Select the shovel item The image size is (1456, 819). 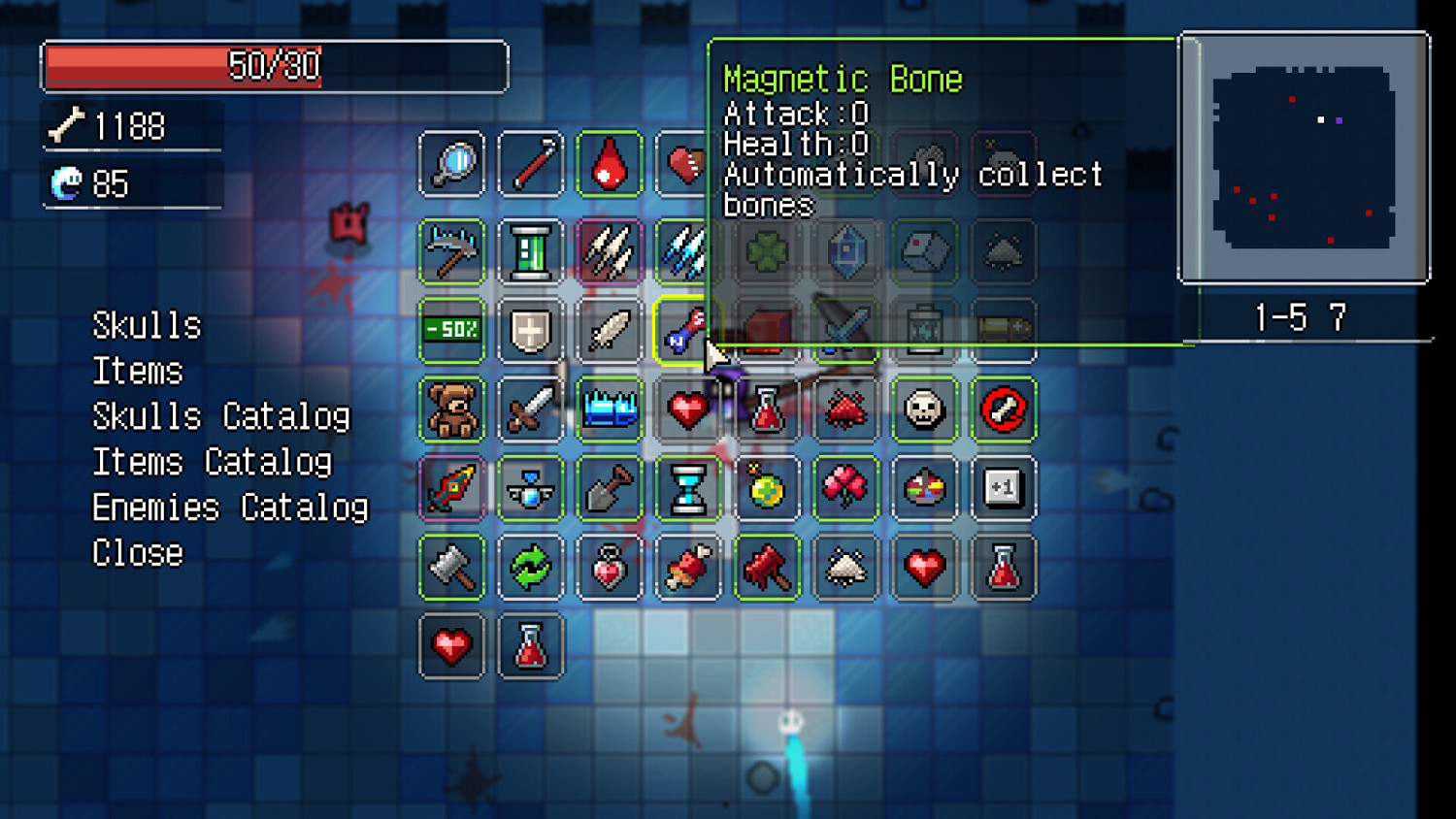click(609, 488)
